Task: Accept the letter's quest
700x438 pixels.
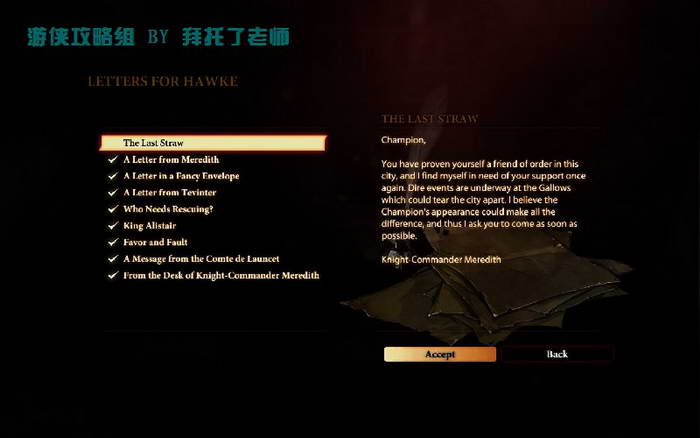Action: [x=440, y=354]
